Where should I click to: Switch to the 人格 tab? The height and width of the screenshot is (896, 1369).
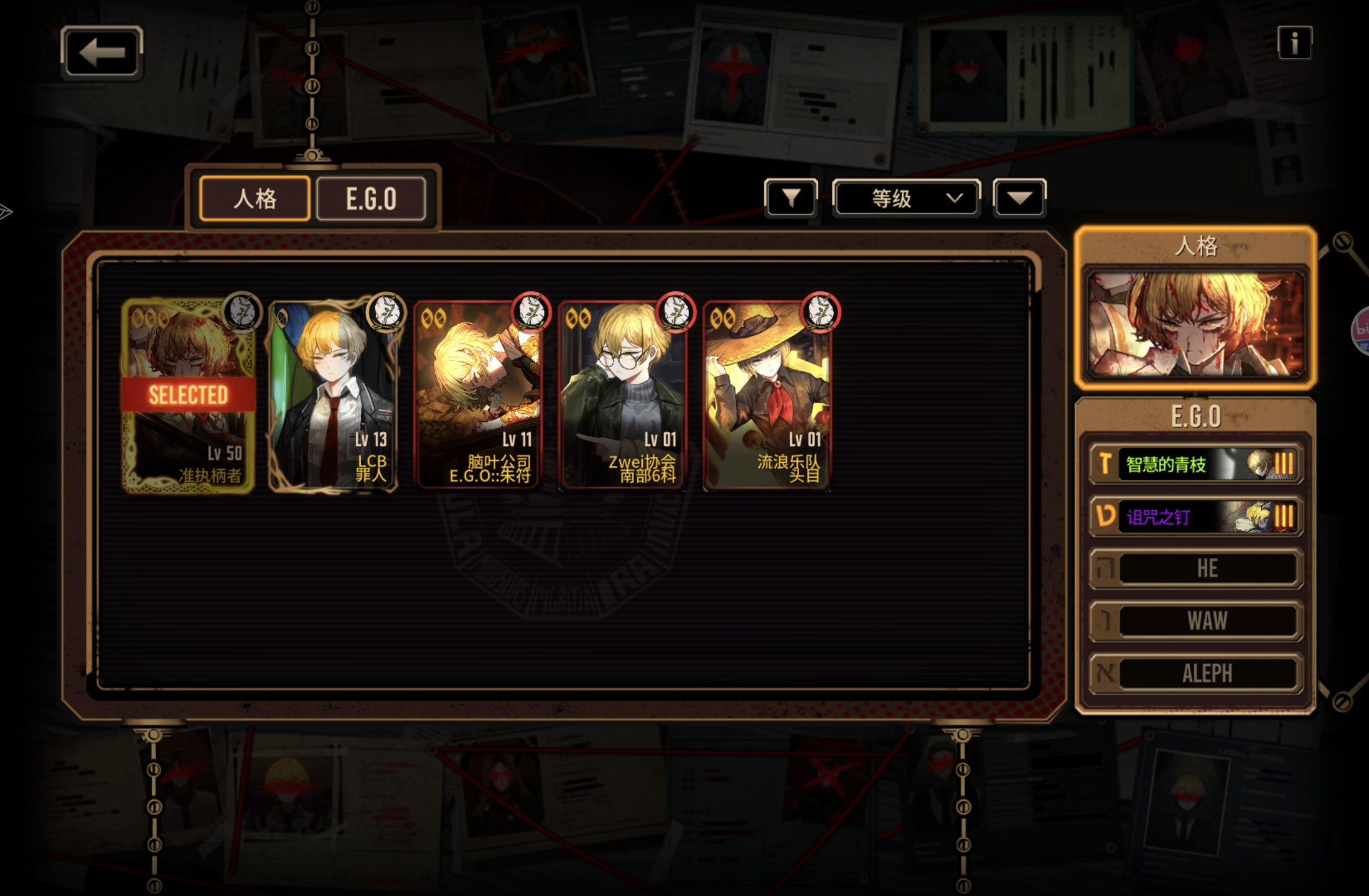[x=255, y=198]
